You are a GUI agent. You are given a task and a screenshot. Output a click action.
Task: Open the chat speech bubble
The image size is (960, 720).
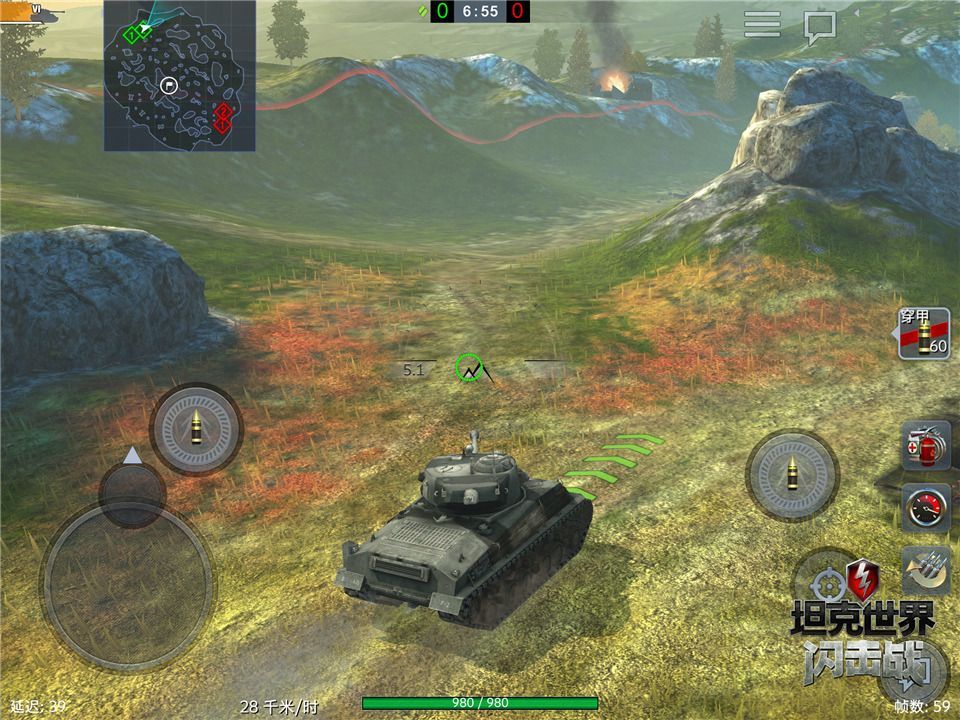(820, 27)
